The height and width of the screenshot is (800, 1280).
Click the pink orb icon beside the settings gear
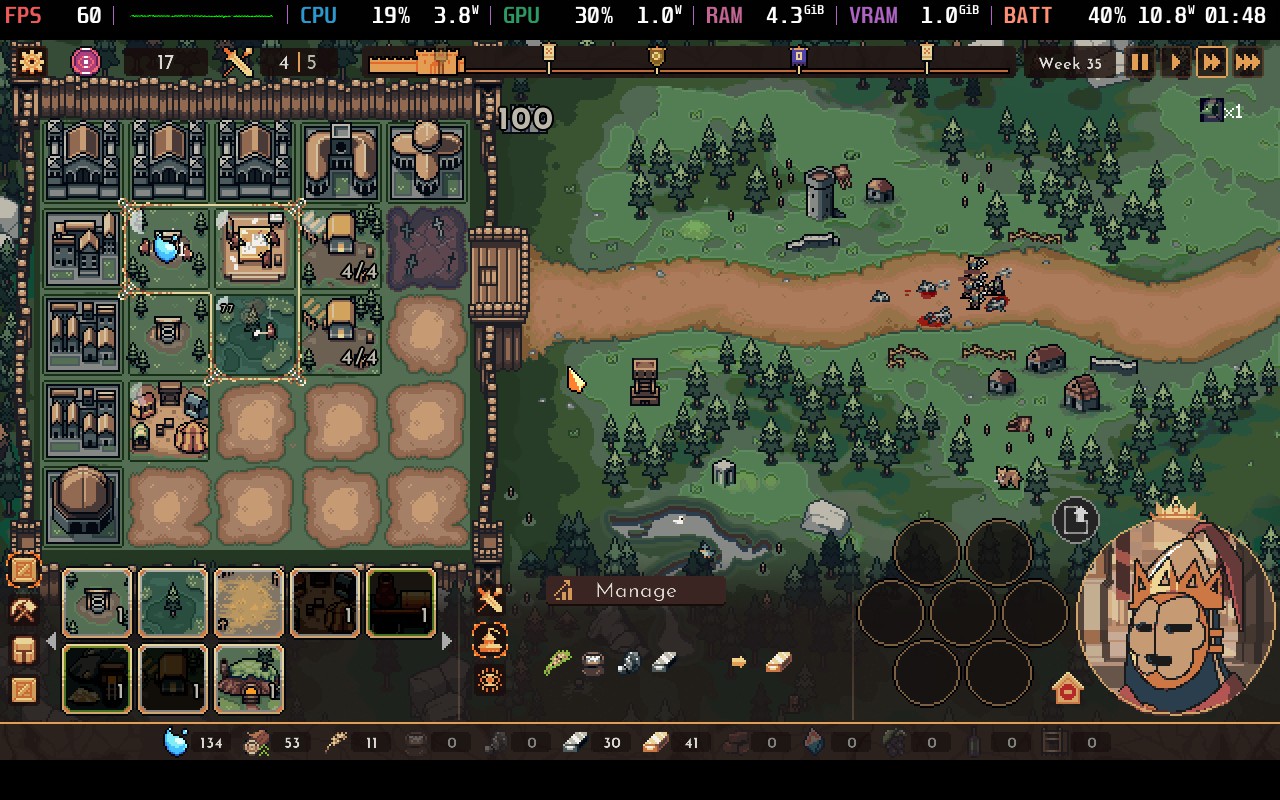pos(83,61)
